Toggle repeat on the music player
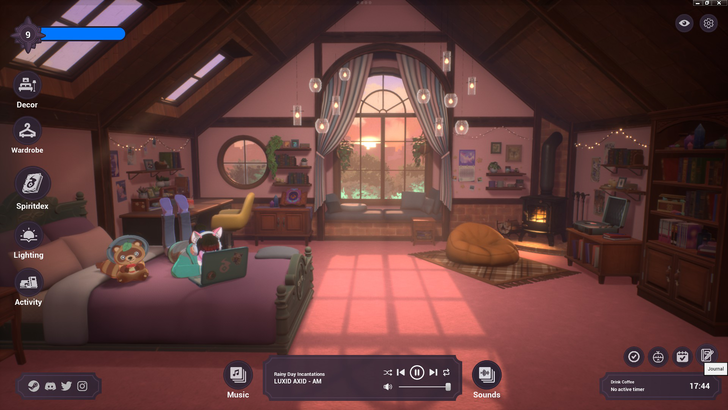The width and height of the screenshot is (728, 410). pos(447,372)
